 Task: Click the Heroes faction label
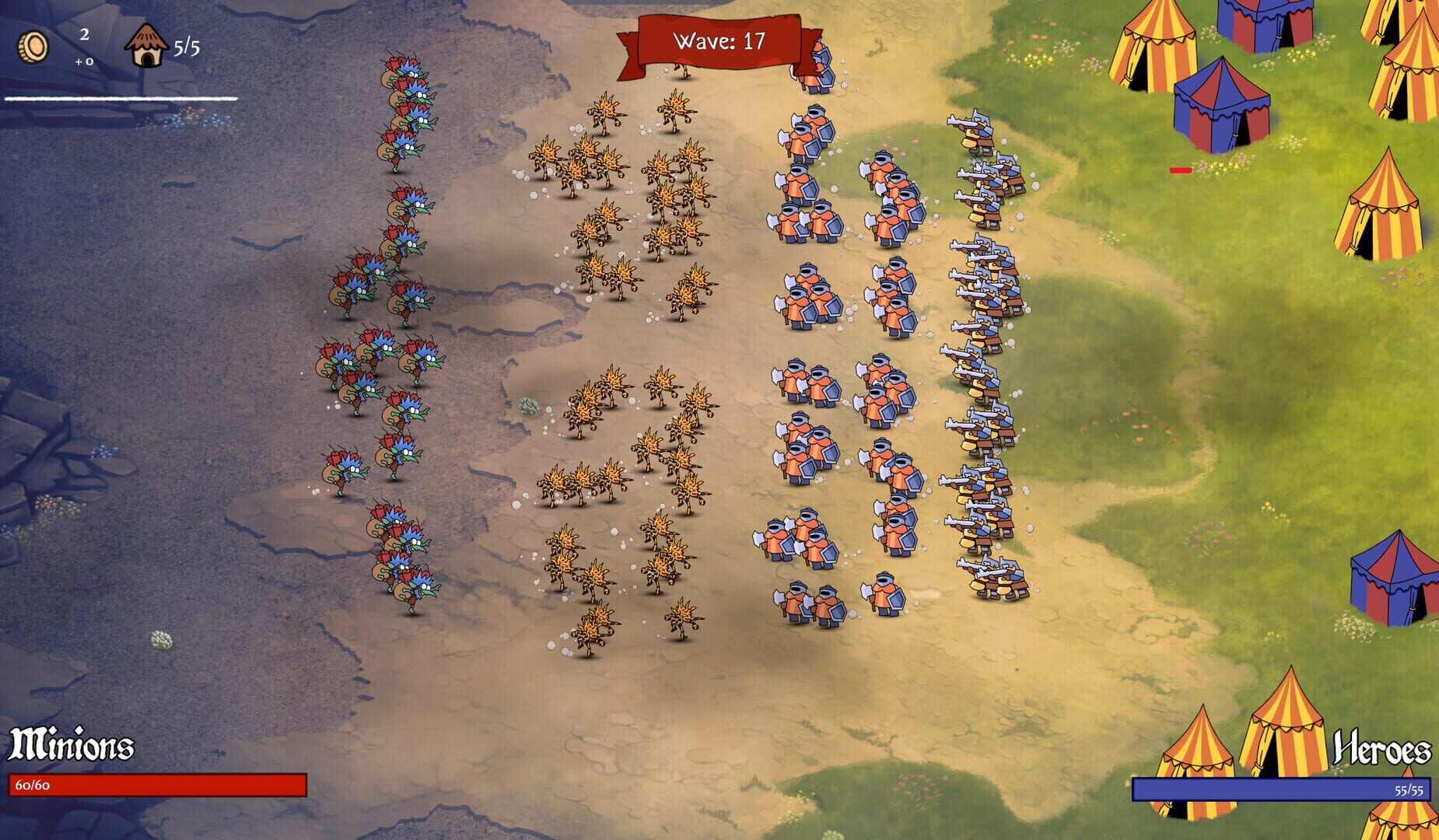(x=1382, y=749)
